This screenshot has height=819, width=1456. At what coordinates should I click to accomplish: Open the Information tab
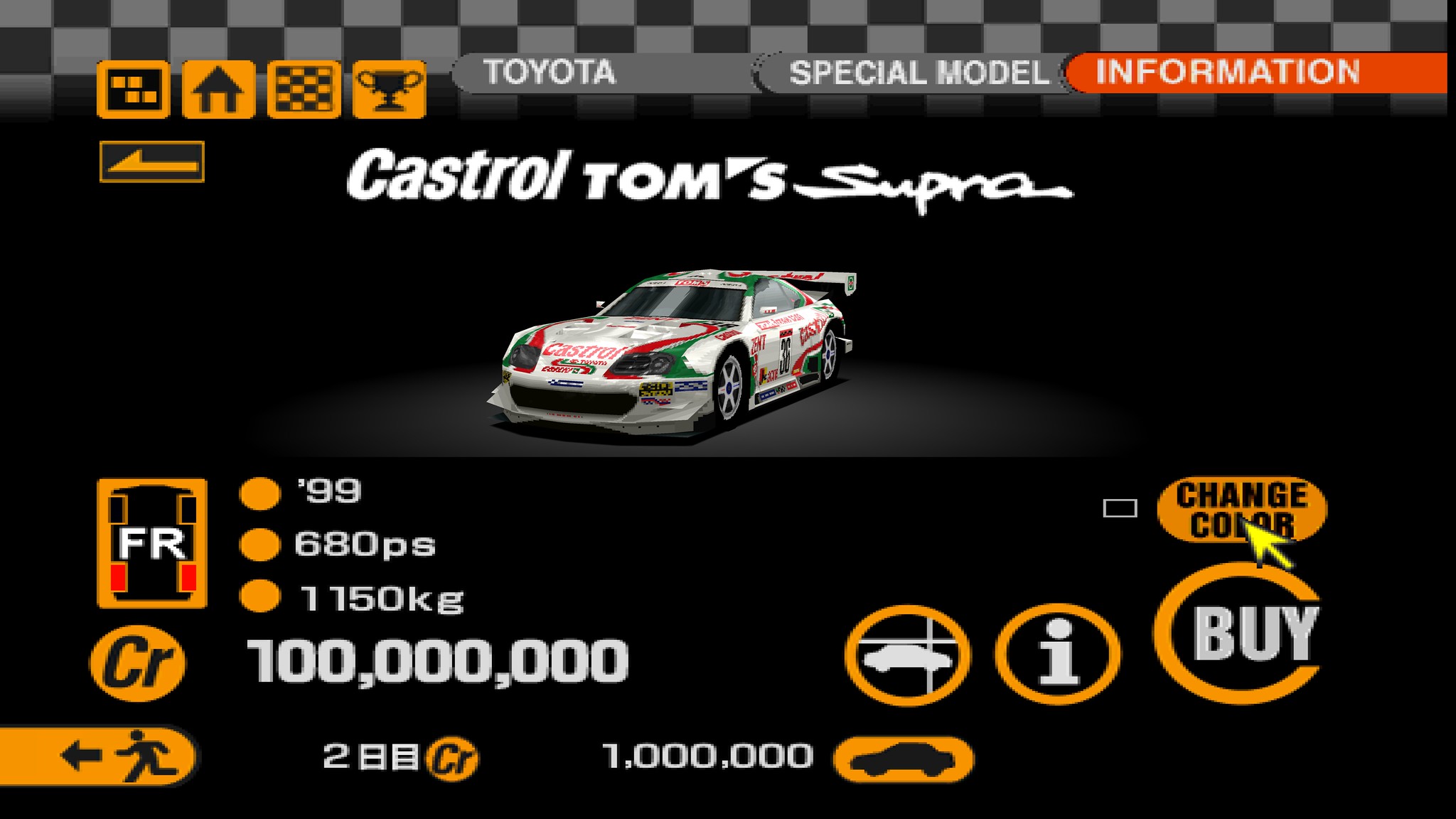coord(1227,73)
